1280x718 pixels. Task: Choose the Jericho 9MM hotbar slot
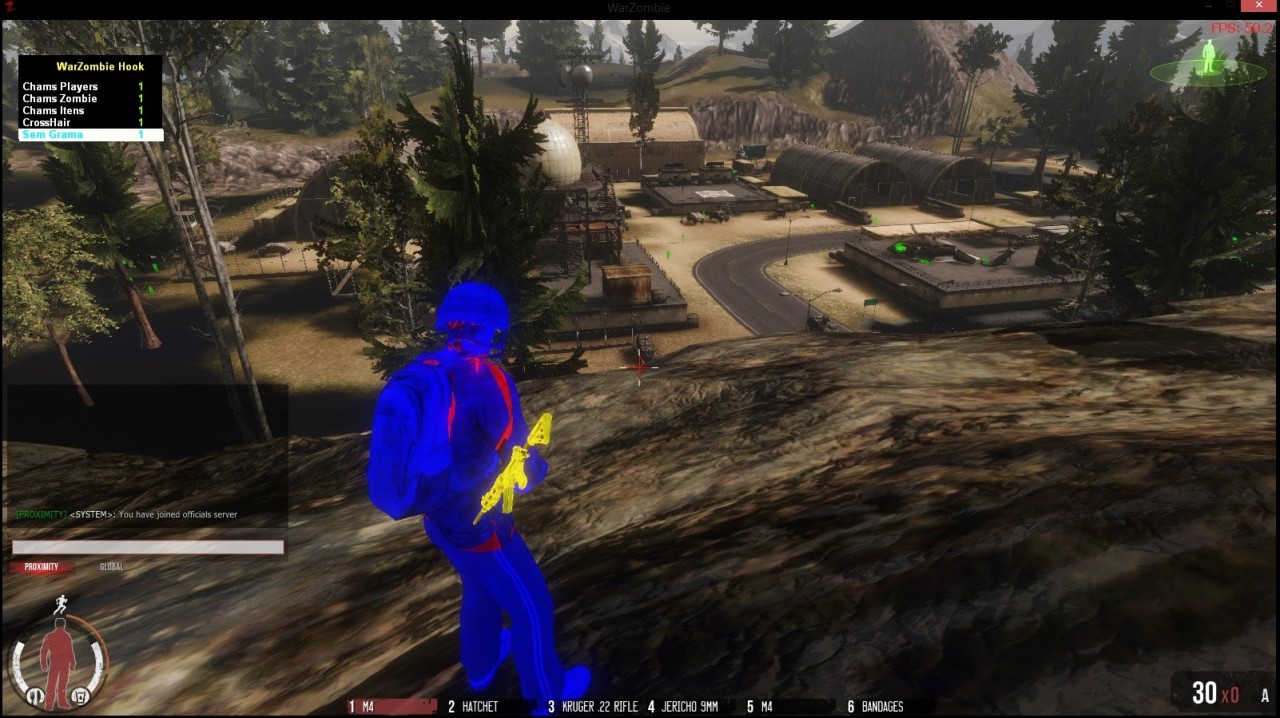pos(683,707)
